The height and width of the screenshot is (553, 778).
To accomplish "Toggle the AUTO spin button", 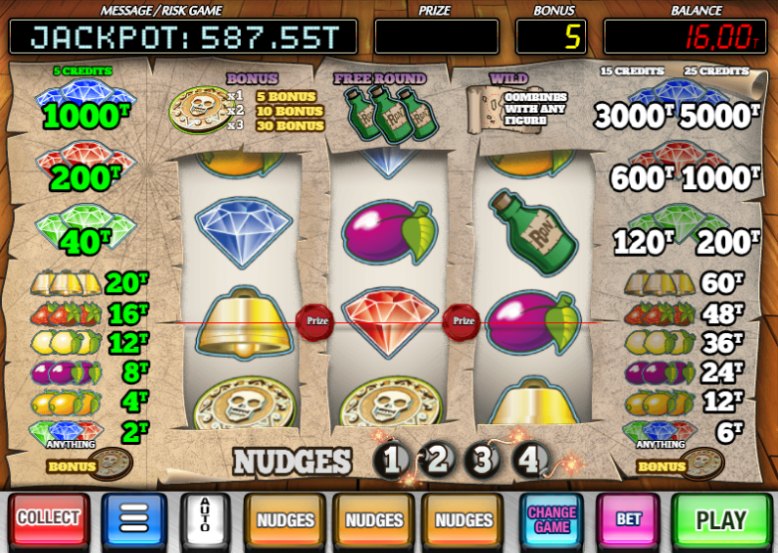I will click(207, 520).
